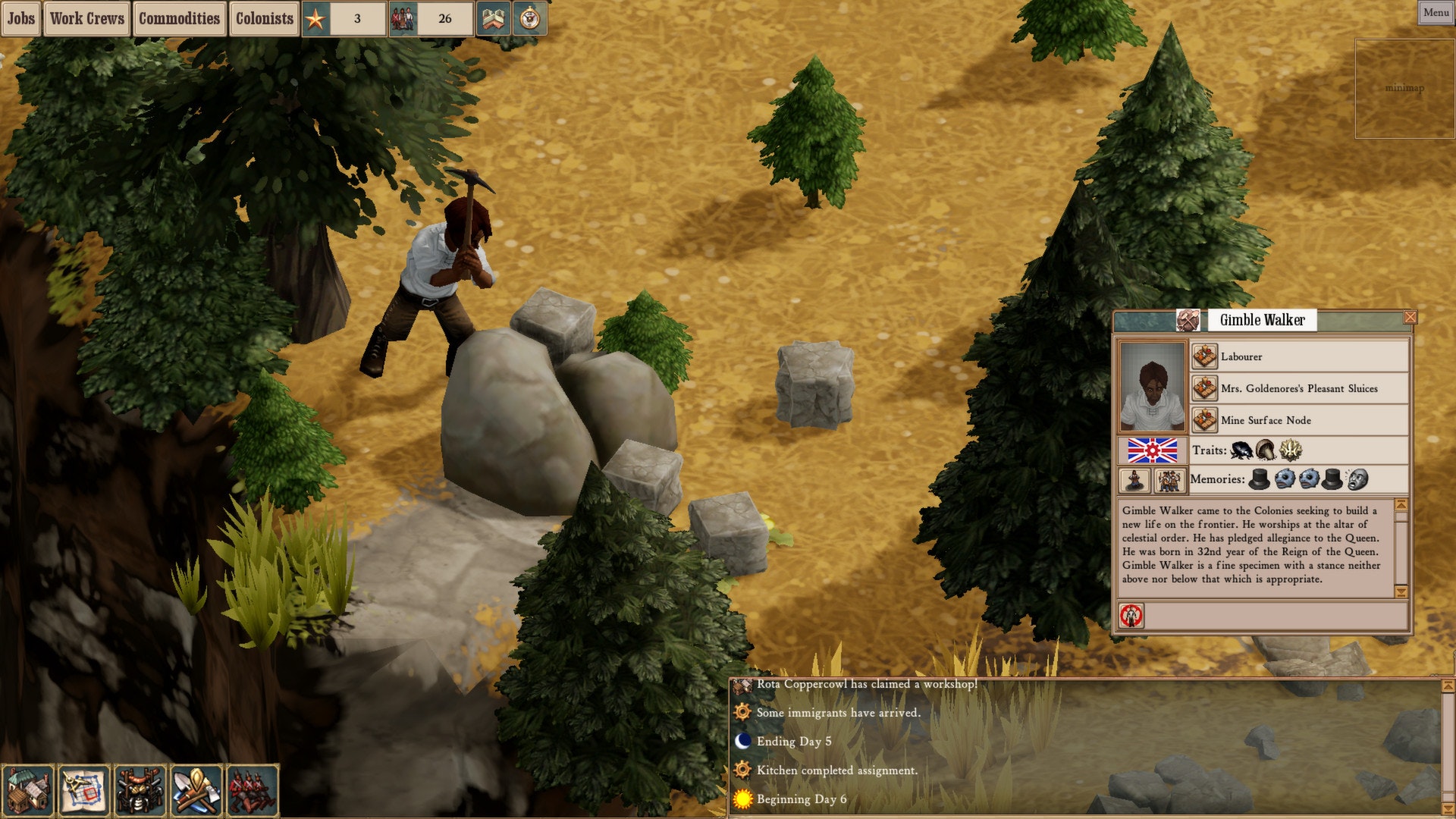Click the pocket watch time icon

[530, 18]
